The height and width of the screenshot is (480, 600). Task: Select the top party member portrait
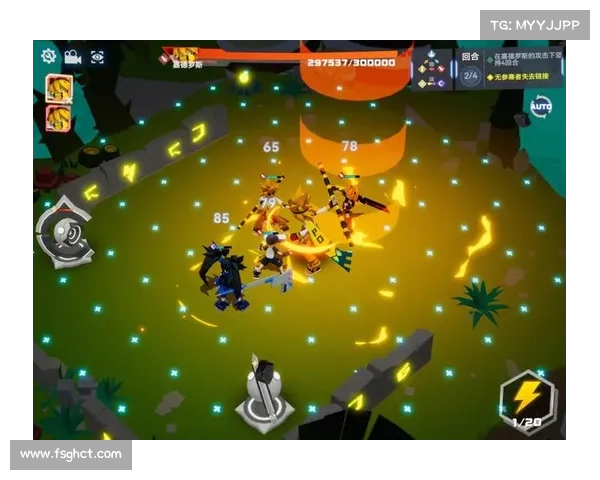58,88
